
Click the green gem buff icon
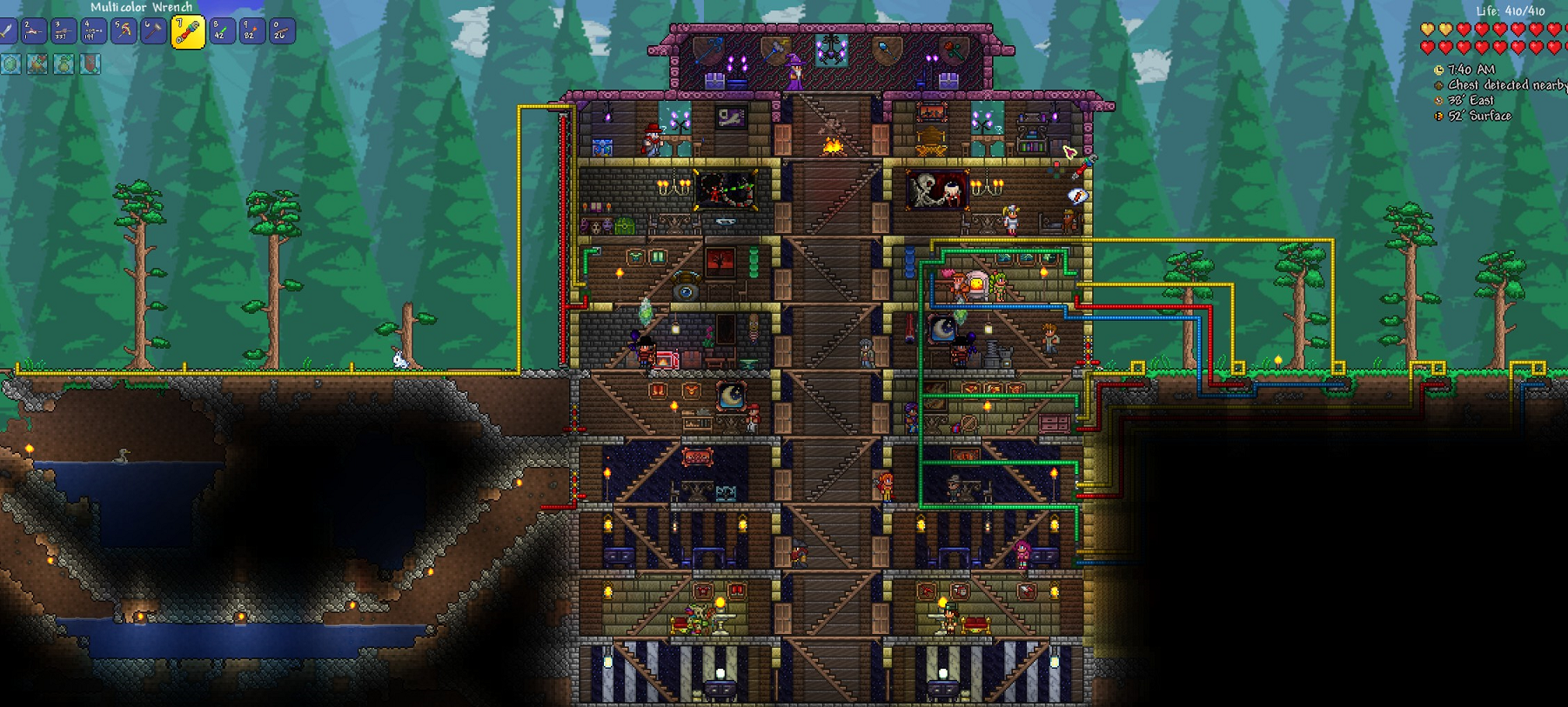[x=10, y=63]
